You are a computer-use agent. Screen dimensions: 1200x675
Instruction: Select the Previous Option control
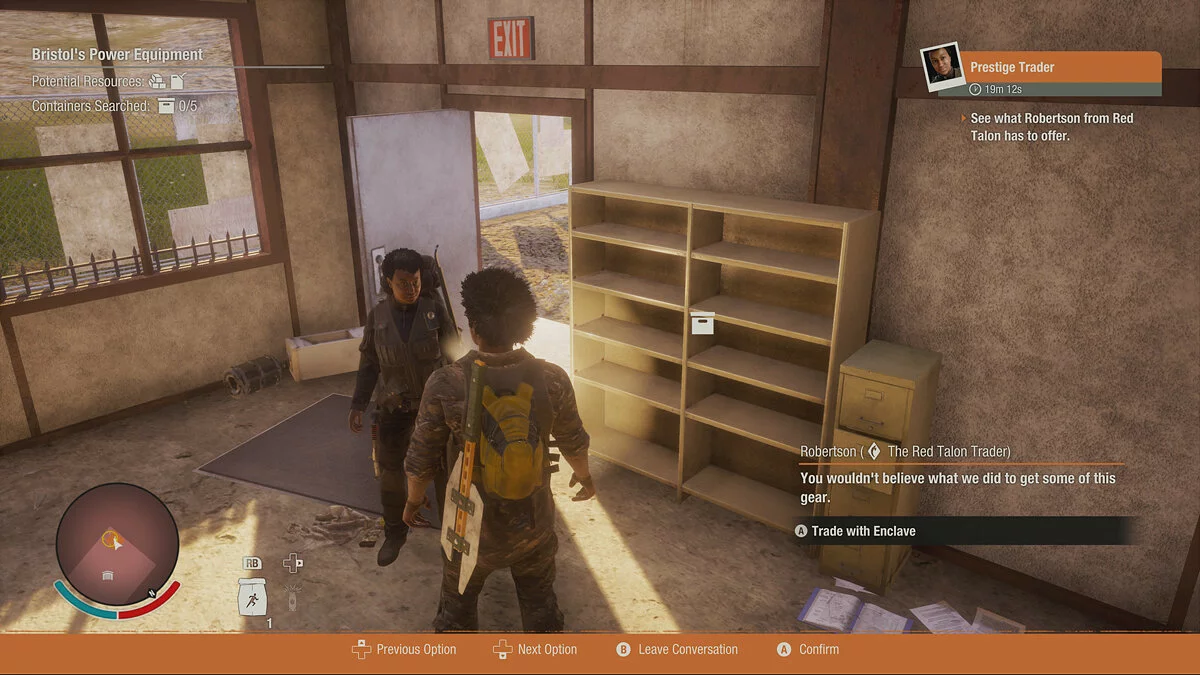coord(405,649)
